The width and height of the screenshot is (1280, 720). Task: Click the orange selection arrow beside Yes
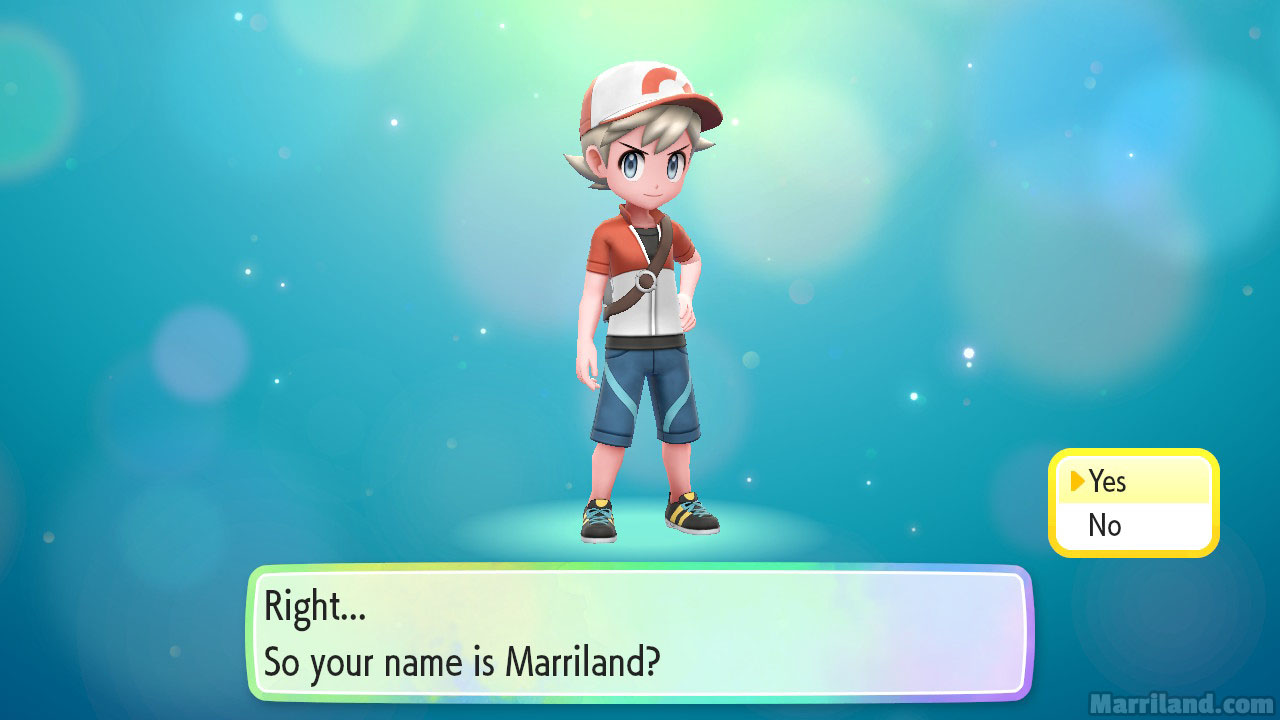pyautogui.click(x=1077, y=481)
